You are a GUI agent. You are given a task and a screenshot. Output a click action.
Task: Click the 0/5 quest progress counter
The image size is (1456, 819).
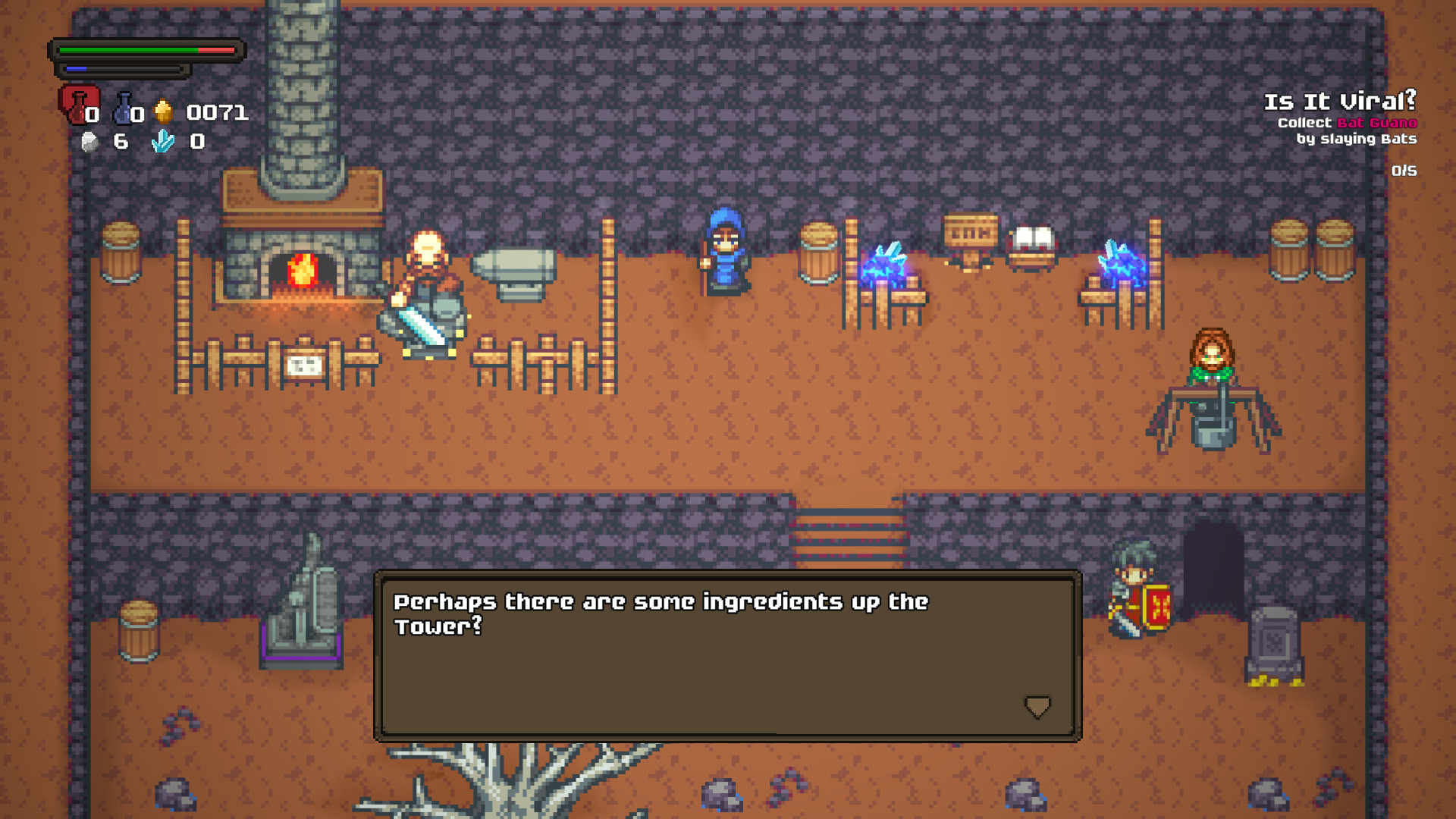(1405, 171)
